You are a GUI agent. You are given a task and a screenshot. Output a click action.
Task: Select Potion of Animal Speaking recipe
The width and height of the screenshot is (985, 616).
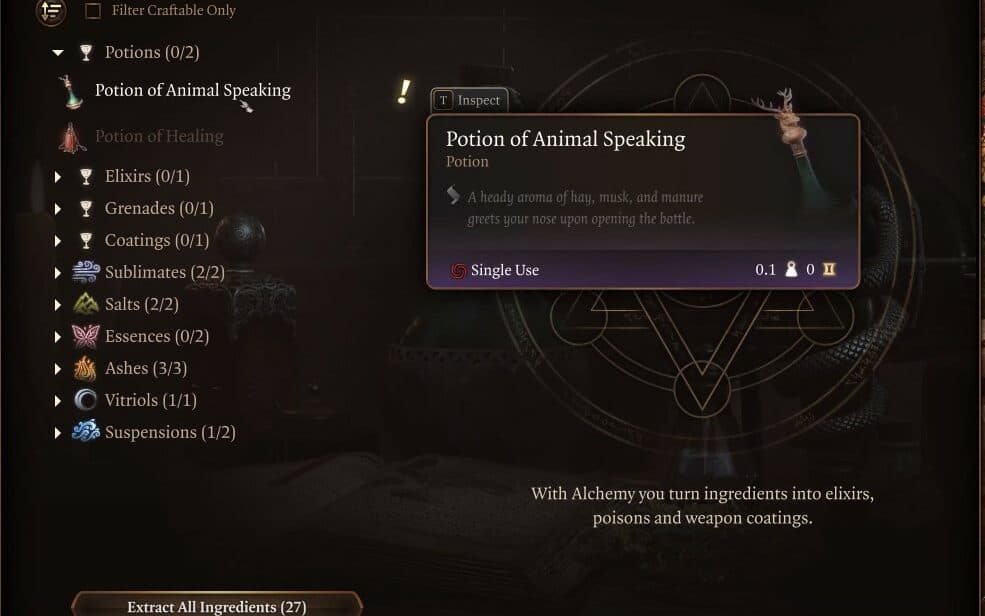pyautogui.click(x=192, y=90)
